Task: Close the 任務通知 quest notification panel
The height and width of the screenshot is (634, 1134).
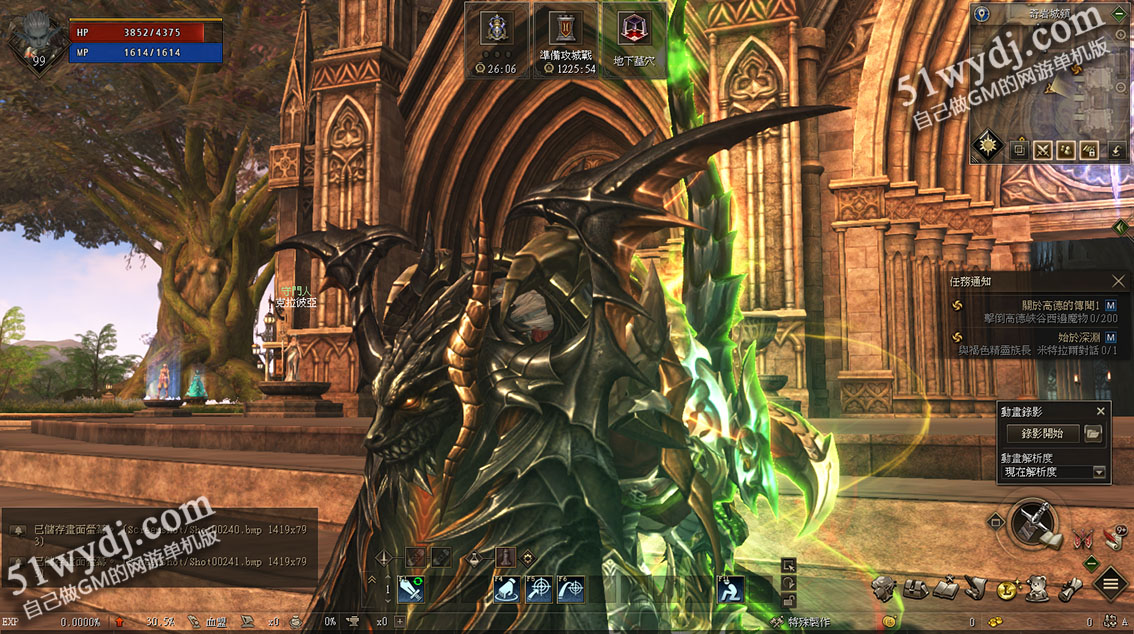Action: click(1119, 282)
